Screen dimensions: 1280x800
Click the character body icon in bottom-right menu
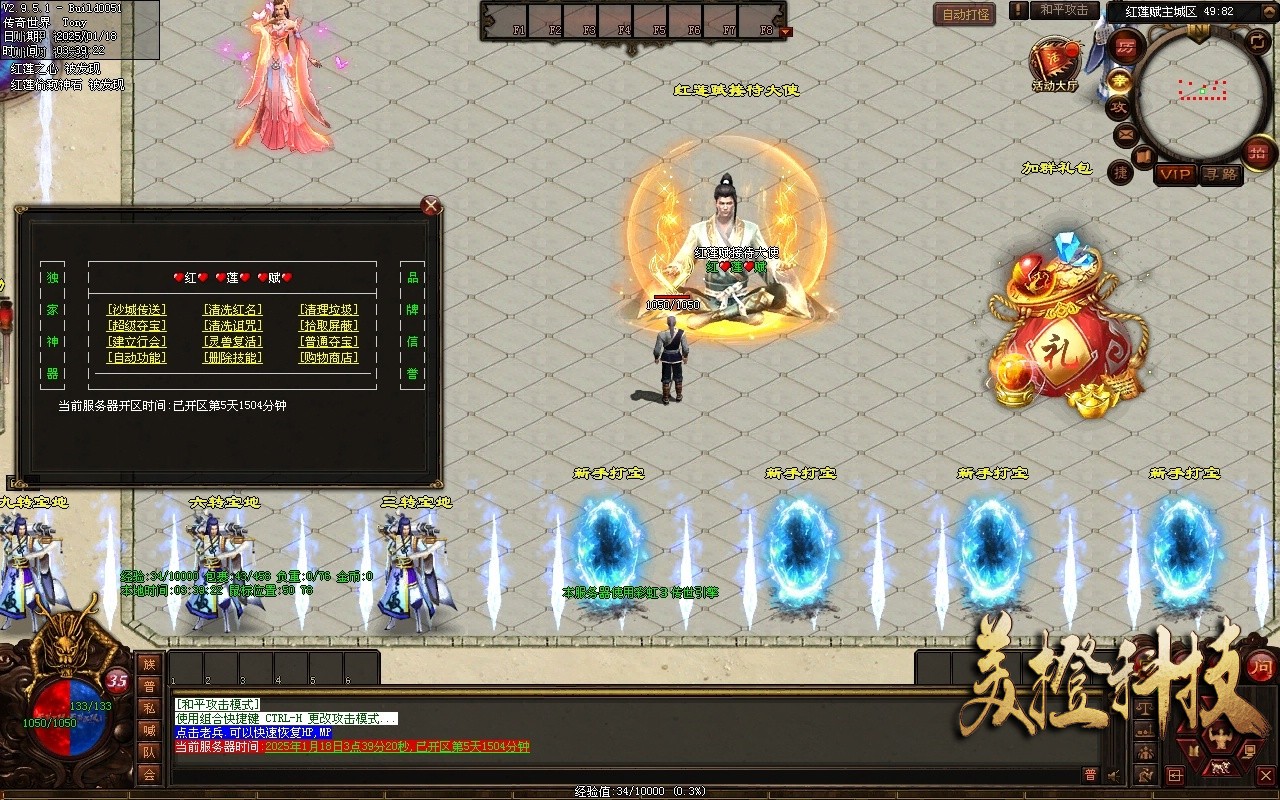click(x=1221, y=737)
